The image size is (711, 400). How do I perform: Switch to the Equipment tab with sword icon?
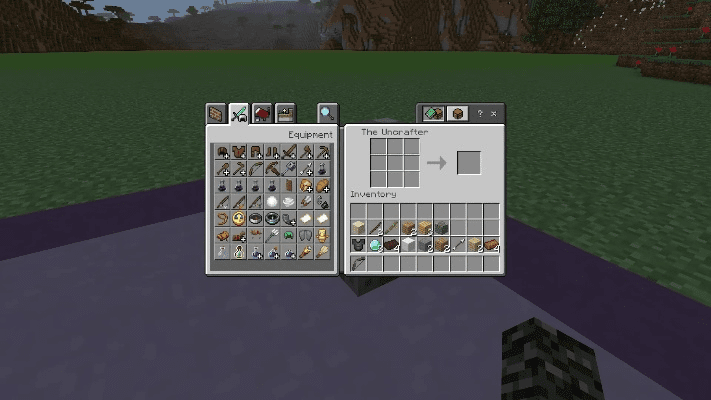coord(238,113)
